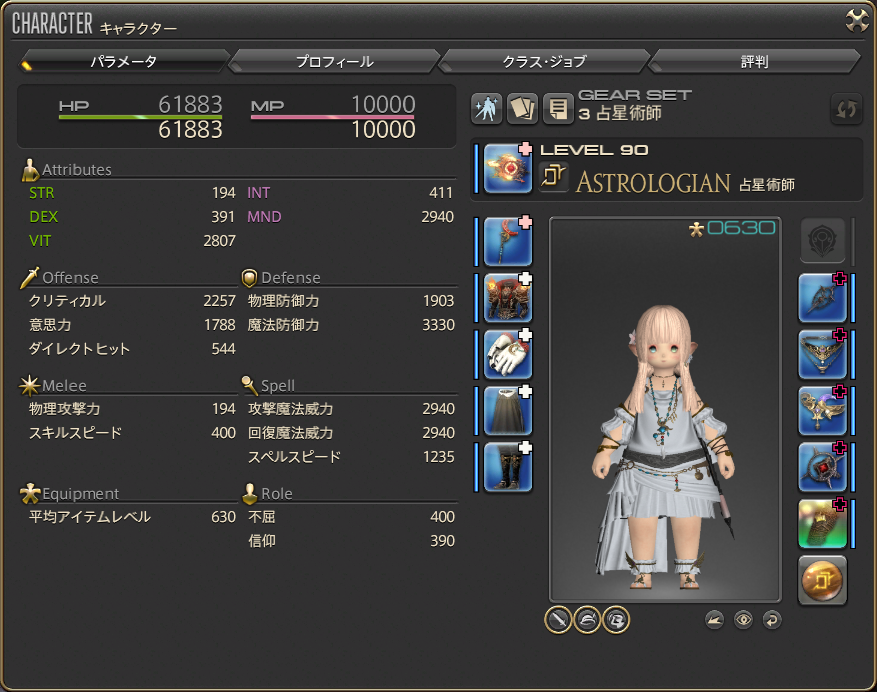This screenshot has height=692, width=877.
Task: Reset character preview with curved arrow button
Action: coord(771,620)
